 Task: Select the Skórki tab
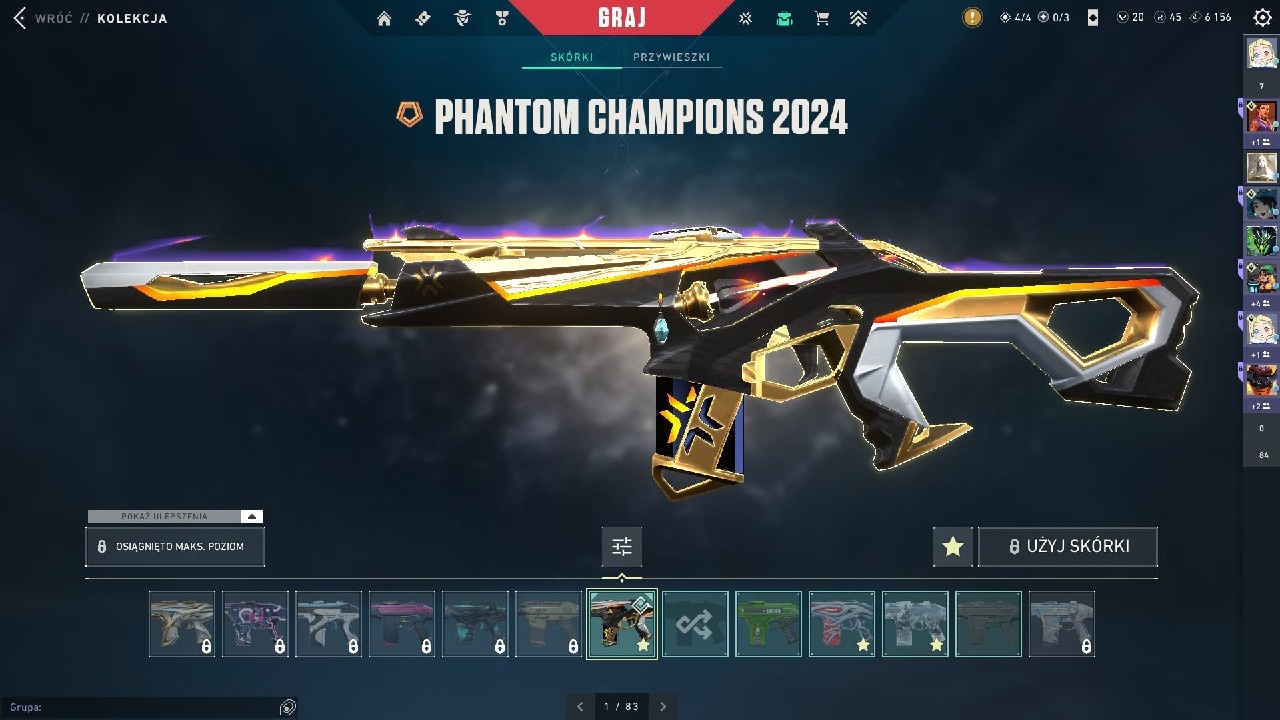571,57
